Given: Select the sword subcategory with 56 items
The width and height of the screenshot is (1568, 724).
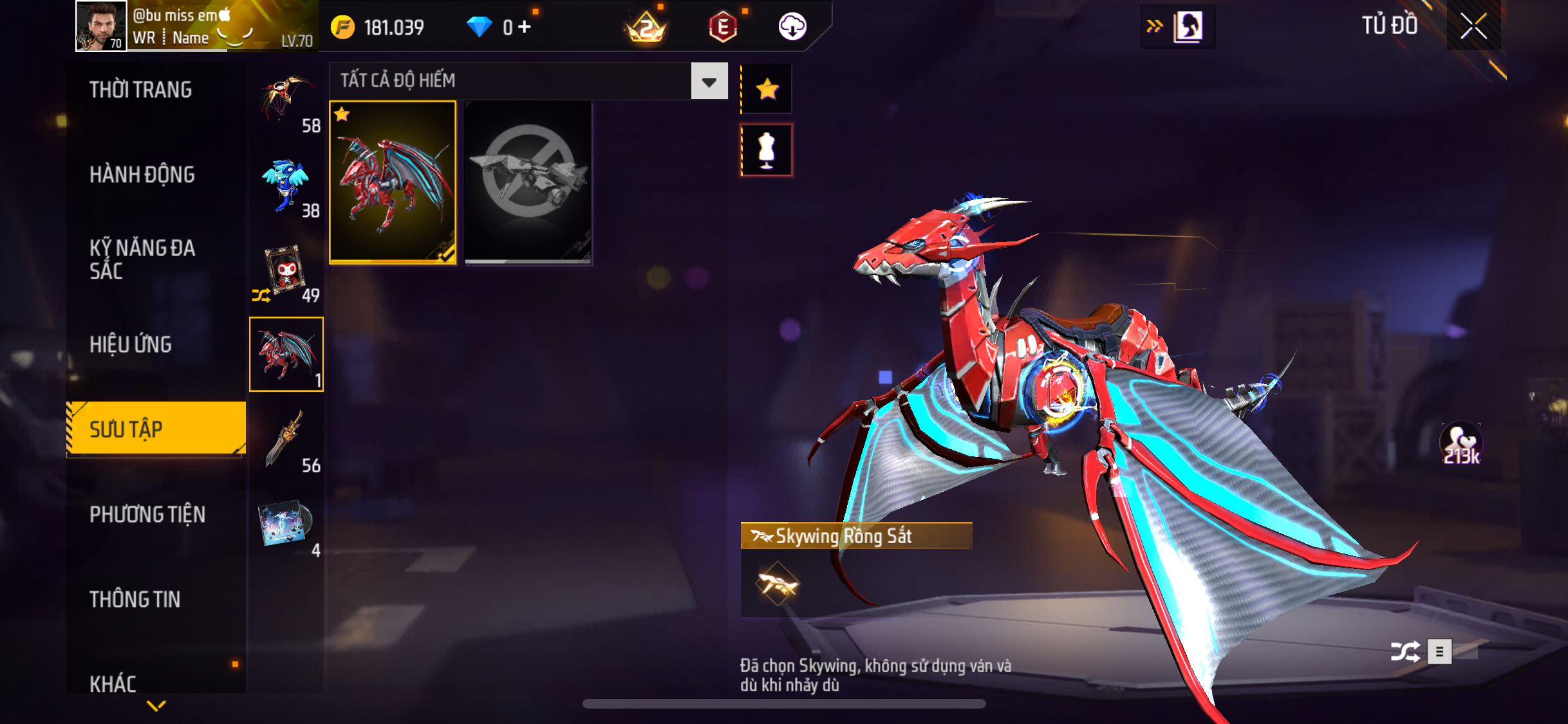Looking at the screenshot, I should point(286,440).
